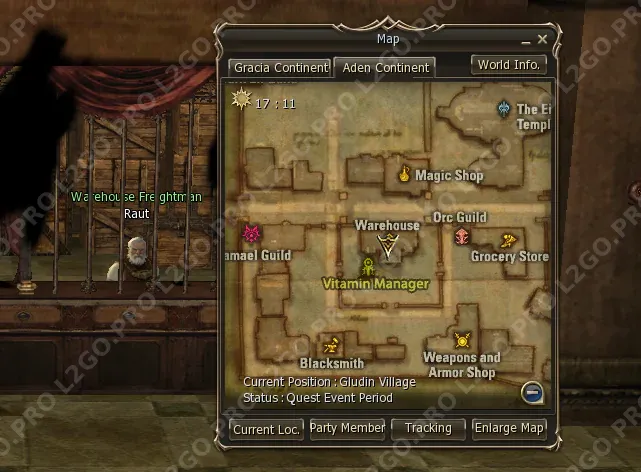Viewport: 641px width, 472px height.
Task: Open the World Info panel
Action: pyautogui.click(x=509, y=65)
